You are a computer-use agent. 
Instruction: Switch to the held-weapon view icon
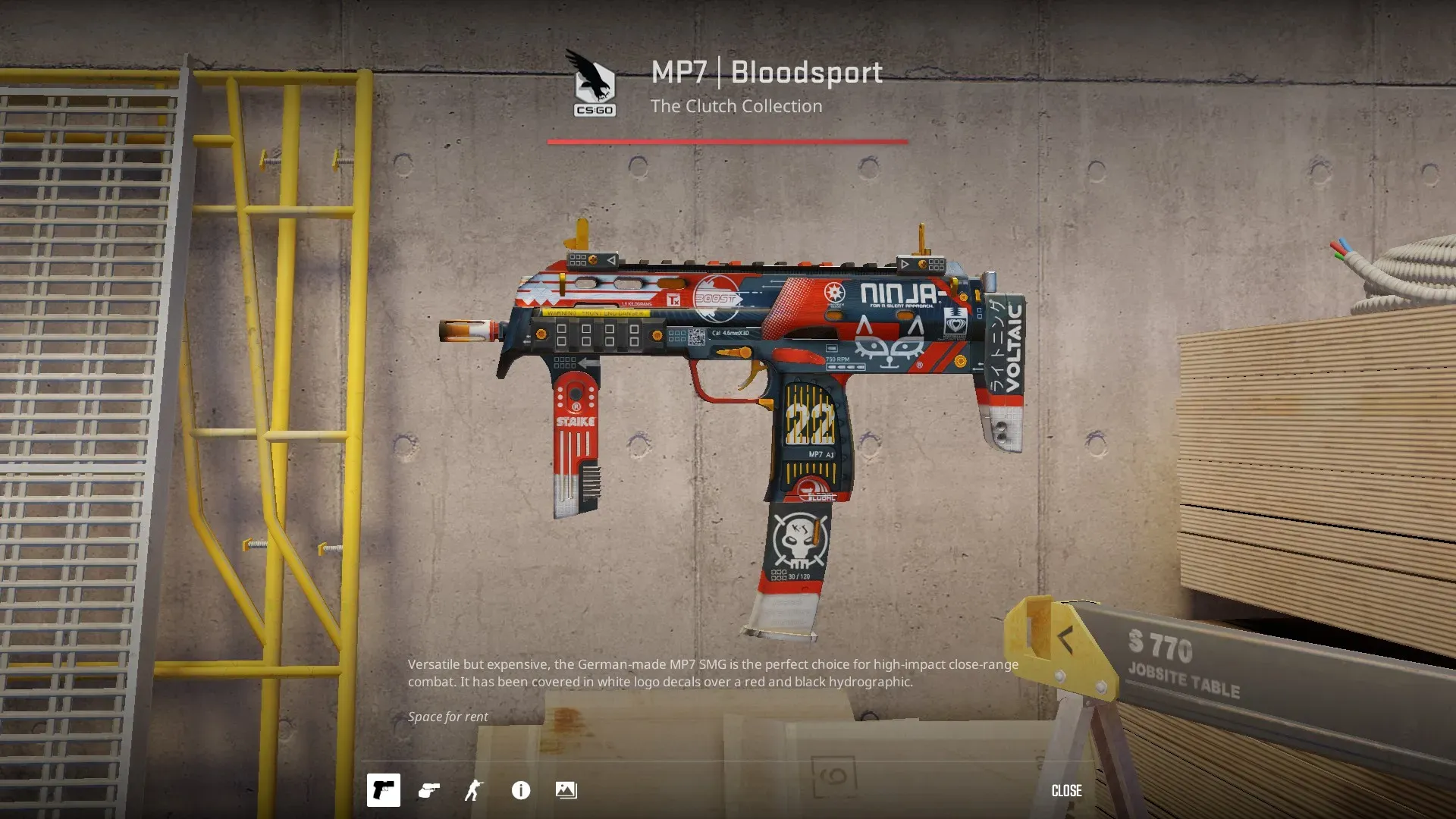pos(429,790)
